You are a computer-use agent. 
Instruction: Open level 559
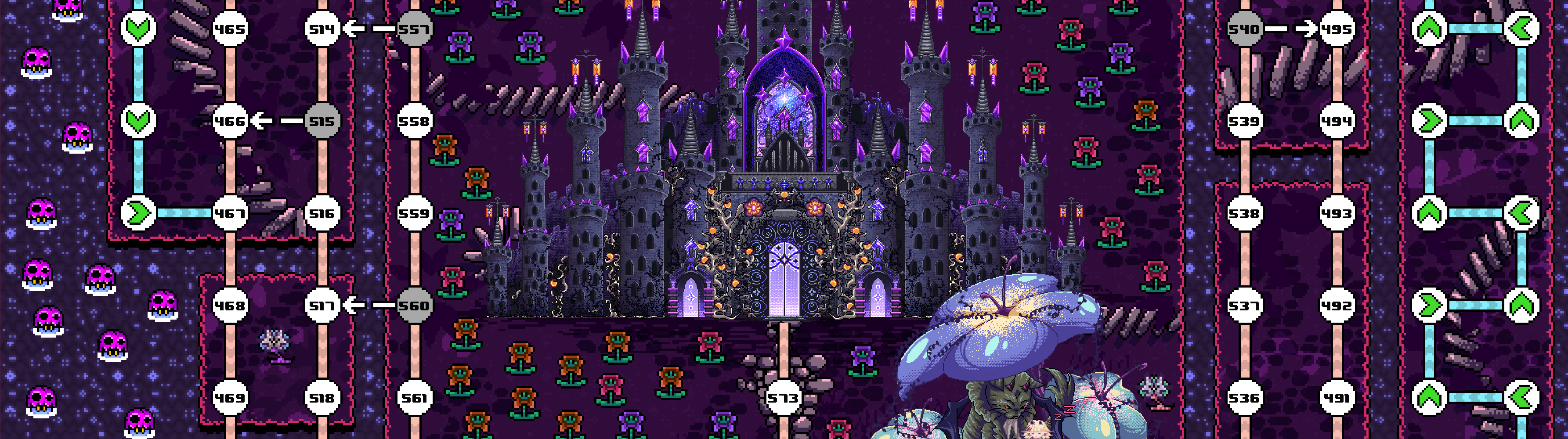click(415, 213)
